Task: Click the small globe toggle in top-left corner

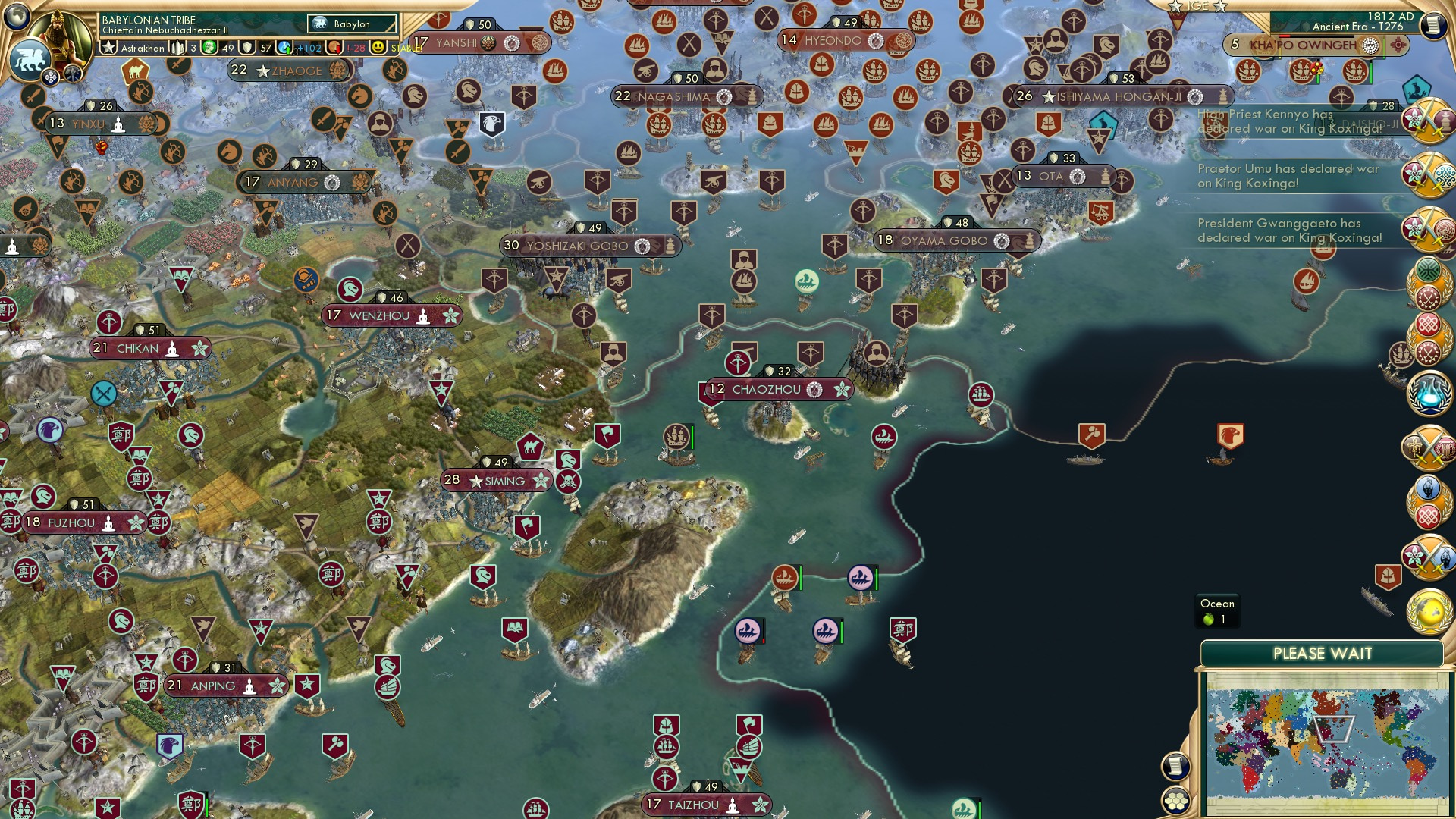Action: coord(17,17)
